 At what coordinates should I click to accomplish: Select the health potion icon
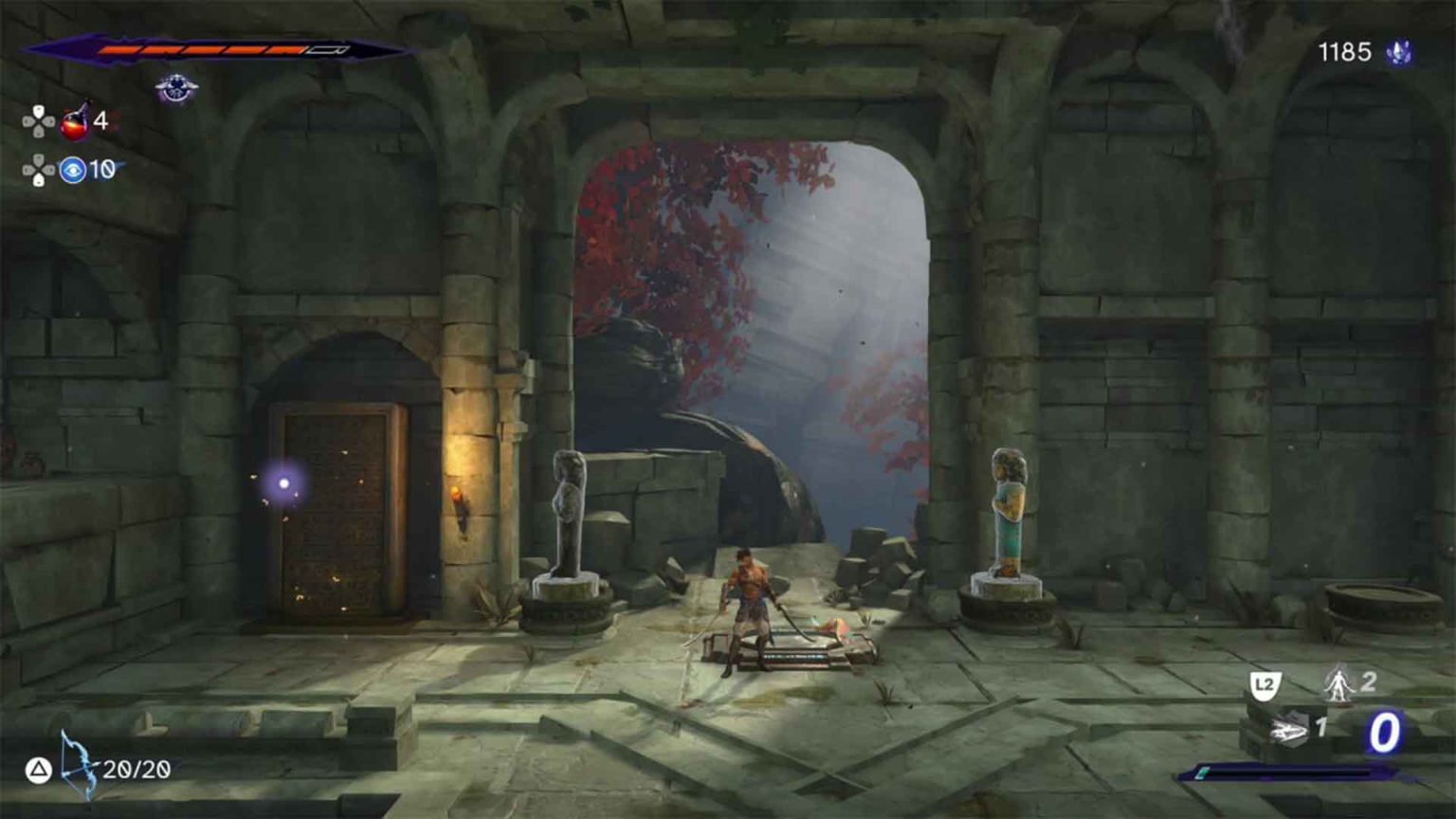(74, 121)
